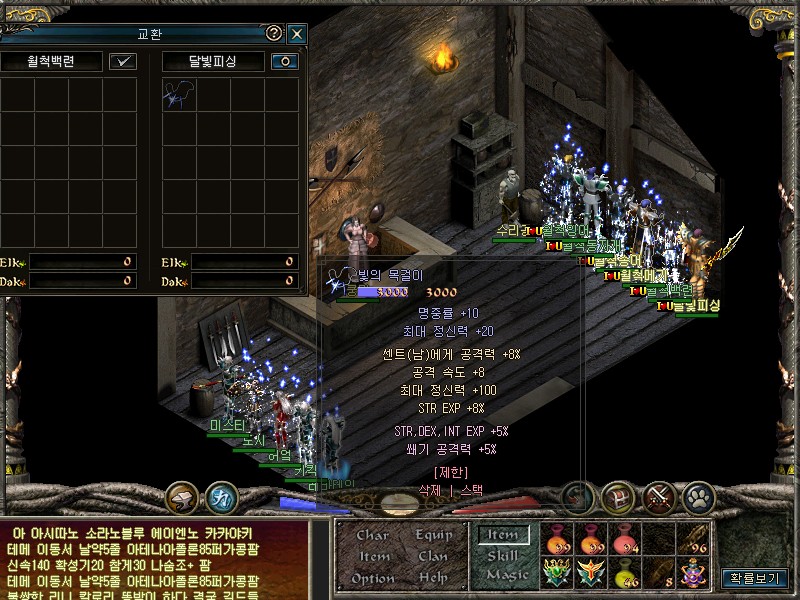The height and width of the screenshot is (600, 800).
Task: Click the anvil round button
Action: pos(183,496)
